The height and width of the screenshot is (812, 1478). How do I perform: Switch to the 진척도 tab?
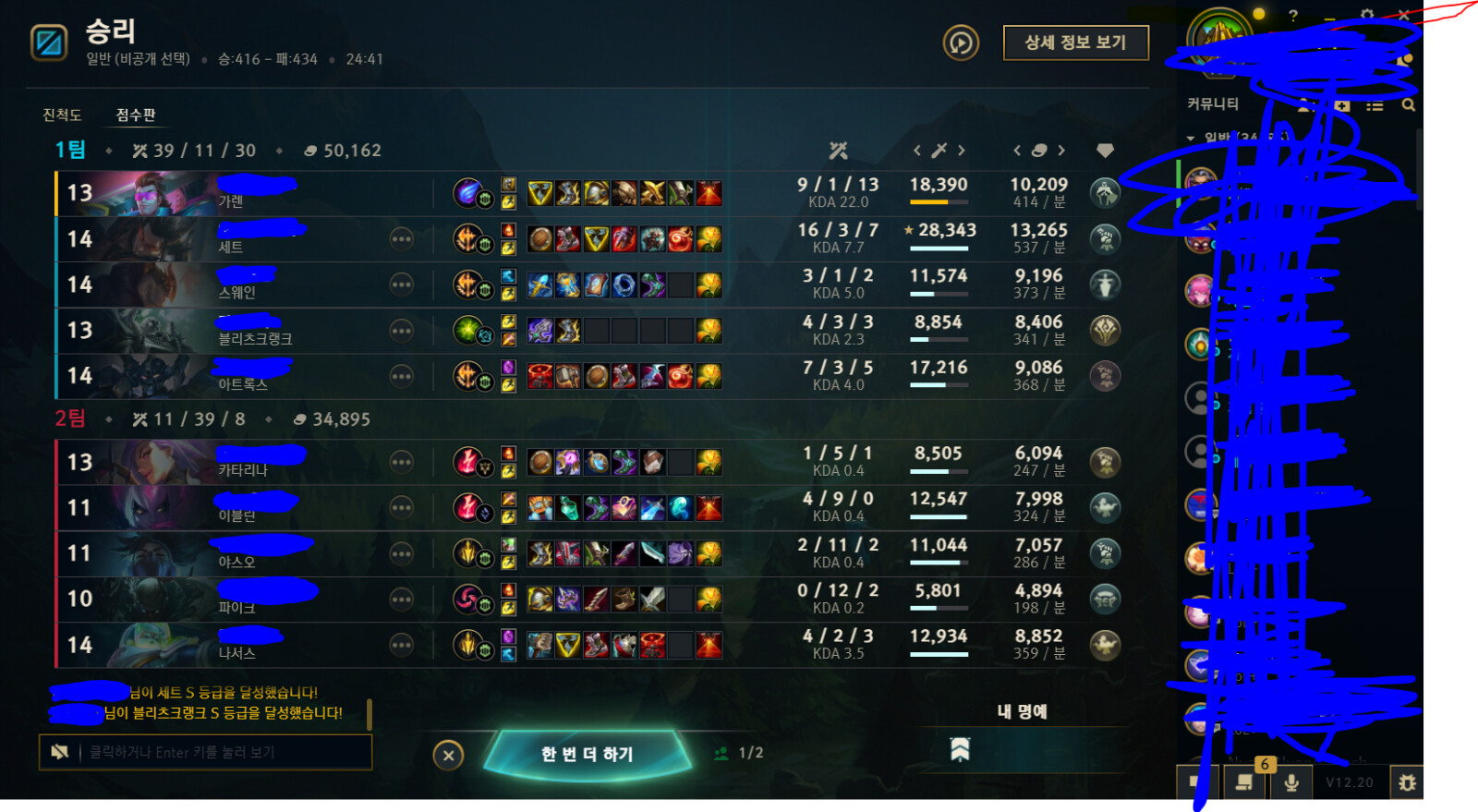click(62, 115)
